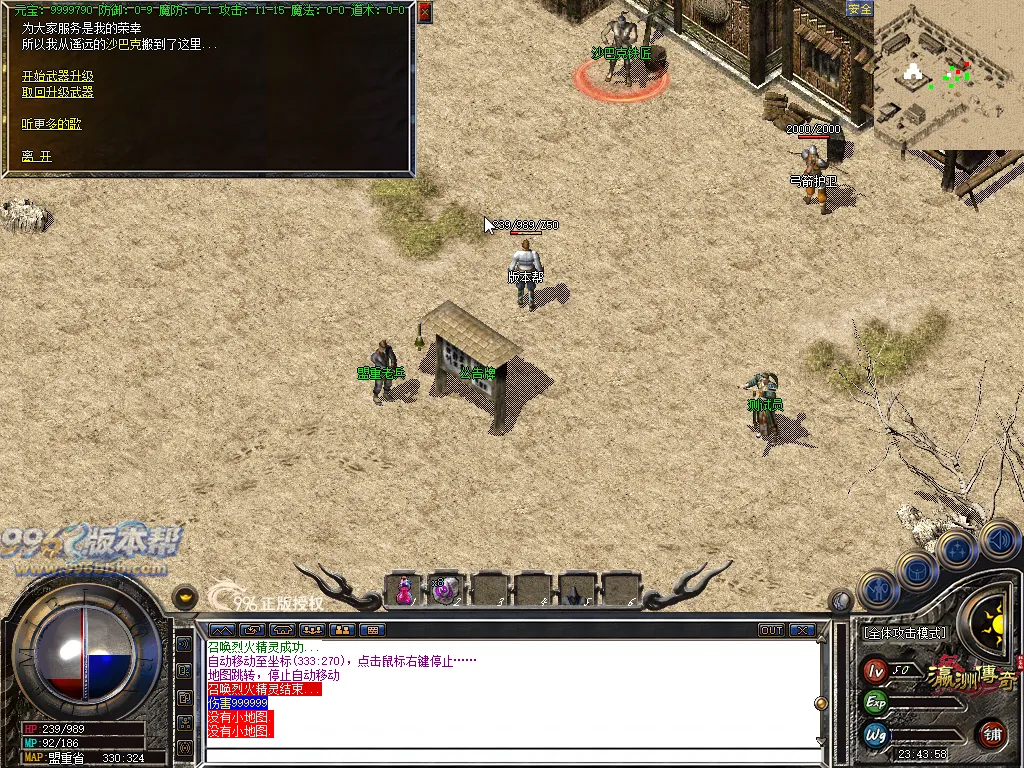Toggle the speaker sound button
The image size is (1024, 768).
tap(998, 540)
